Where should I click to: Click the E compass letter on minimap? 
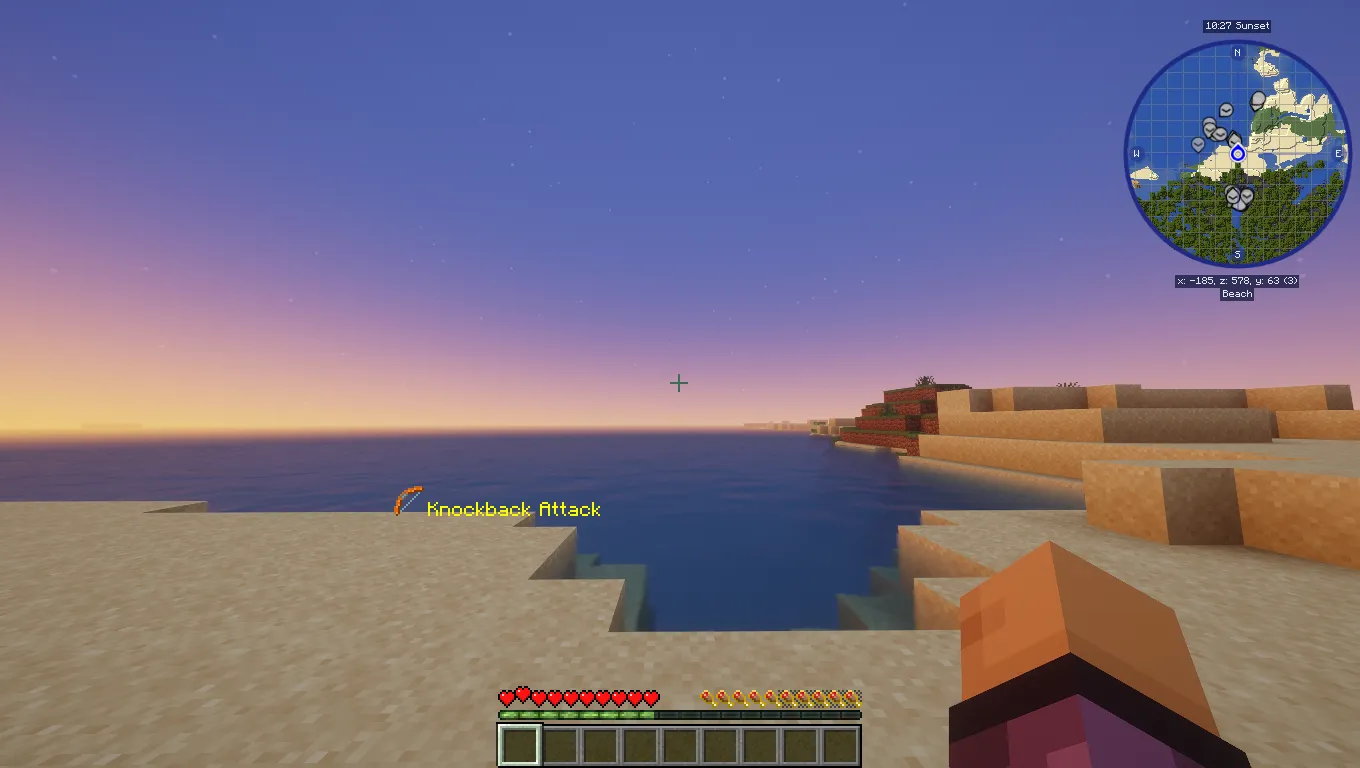click(x=1338, y=153)
